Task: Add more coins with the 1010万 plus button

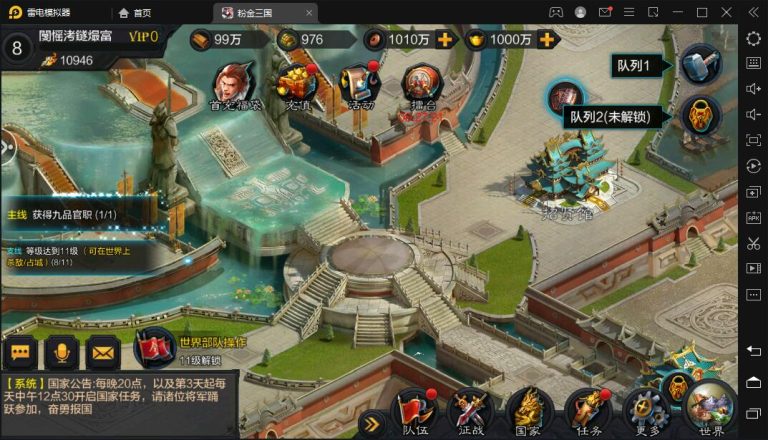Action: (445, 40)
